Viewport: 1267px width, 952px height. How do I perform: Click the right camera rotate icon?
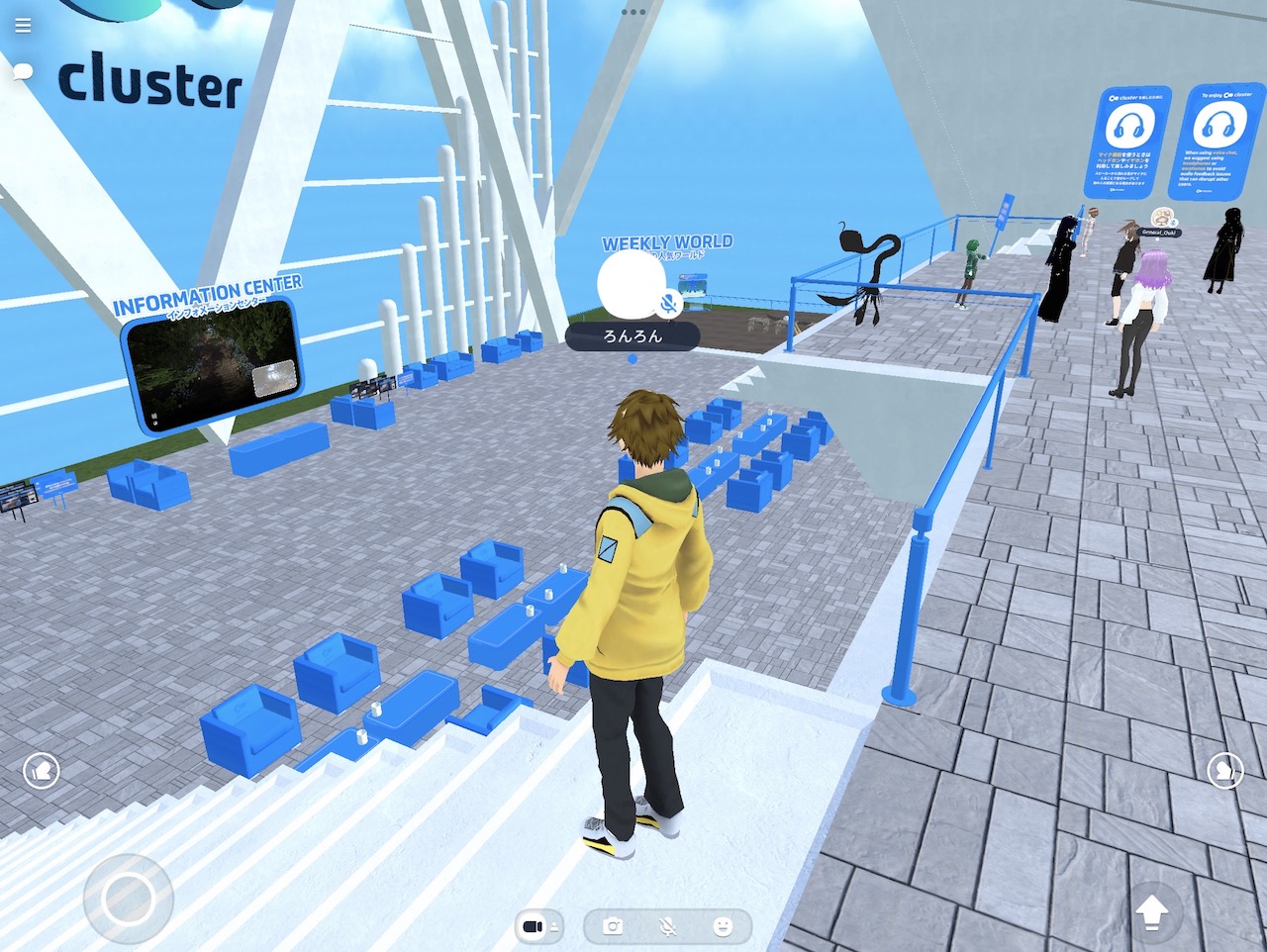tap(1225, 771)
